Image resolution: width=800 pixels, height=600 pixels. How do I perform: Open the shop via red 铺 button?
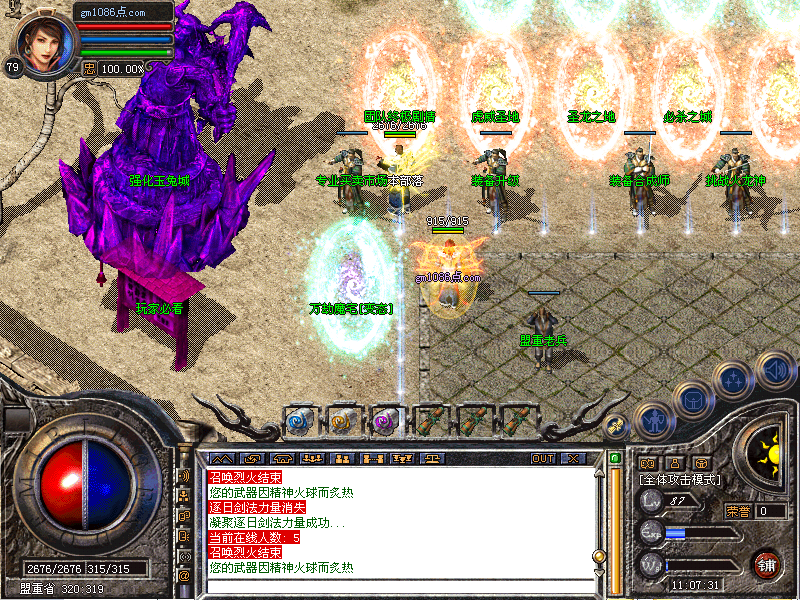[x=767, y=564]
